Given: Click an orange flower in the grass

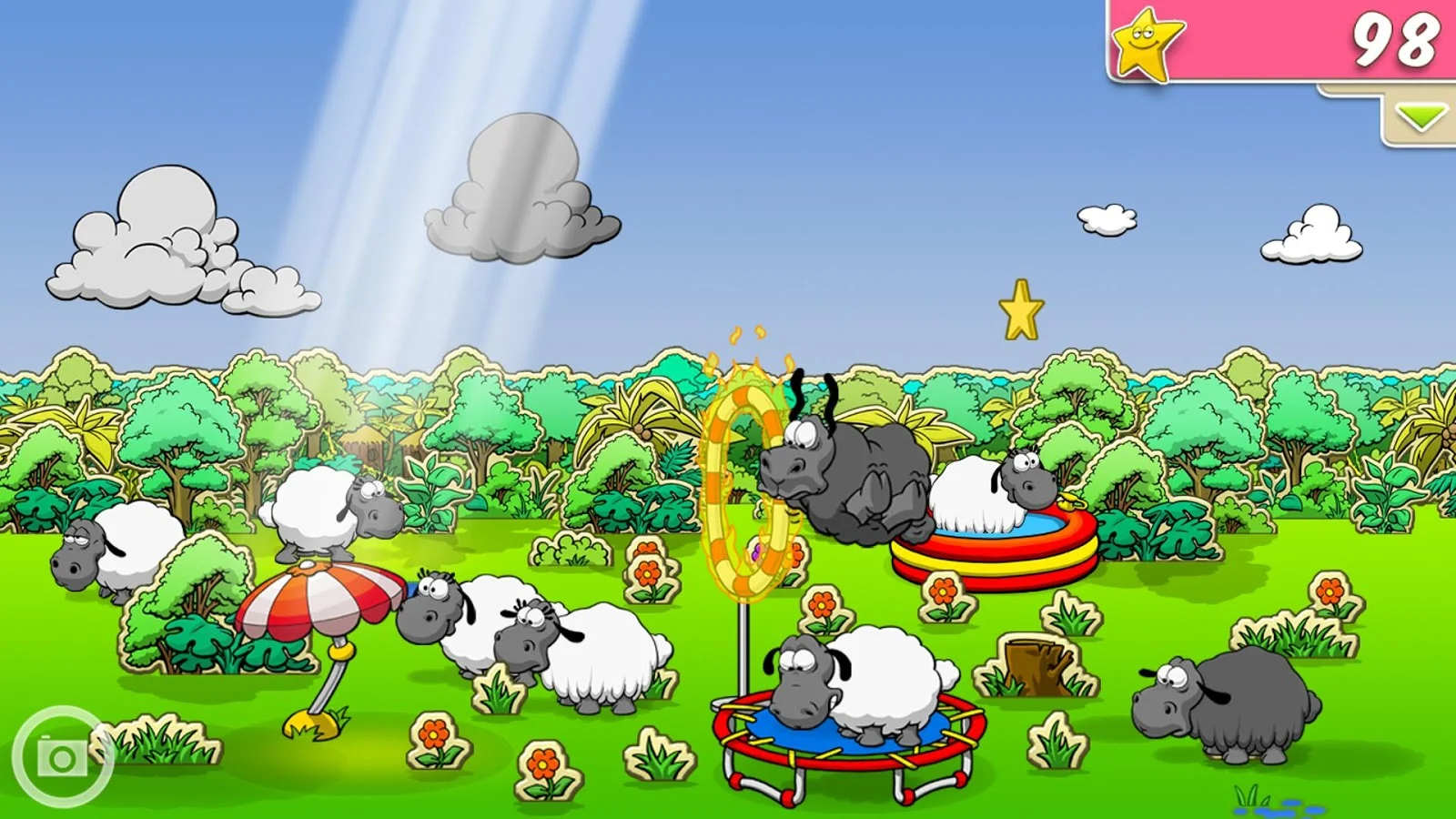Looking at the screenshot, I should click(646, 573).
